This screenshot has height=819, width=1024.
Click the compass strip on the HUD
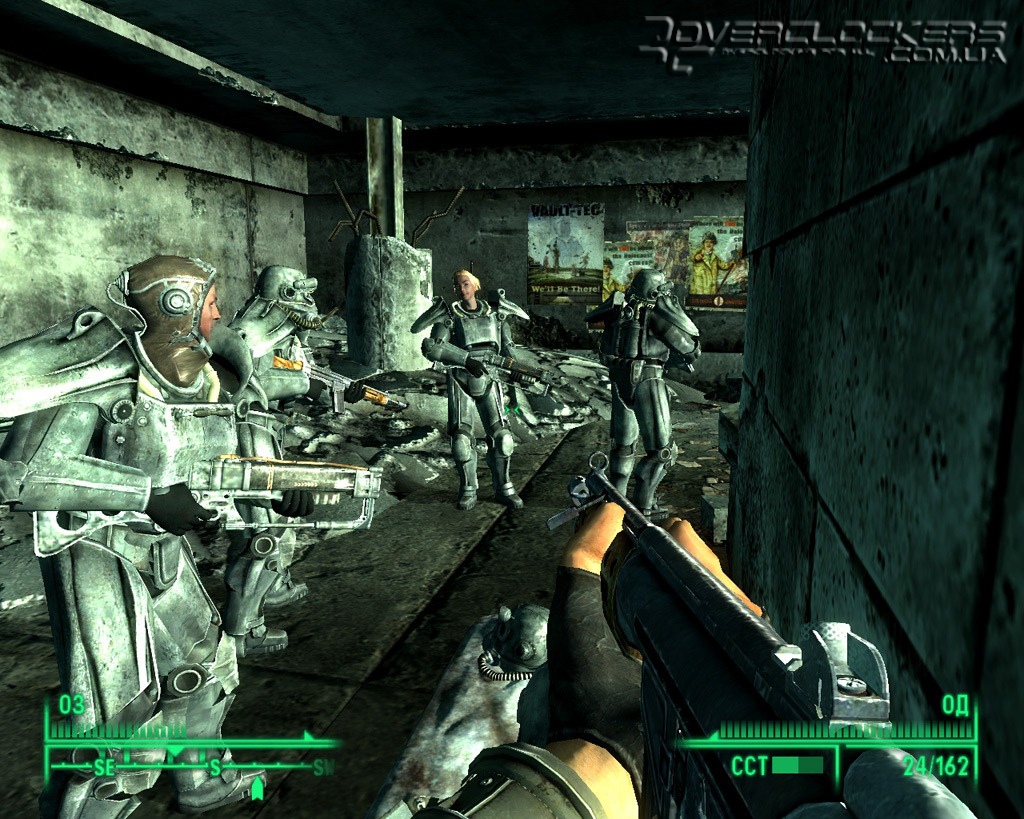tap(192, 767)
